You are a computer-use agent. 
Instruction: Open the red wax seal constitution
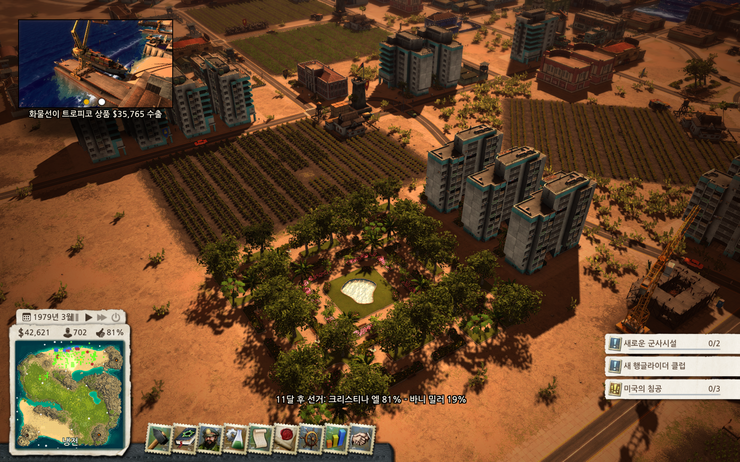coord(285,437)
